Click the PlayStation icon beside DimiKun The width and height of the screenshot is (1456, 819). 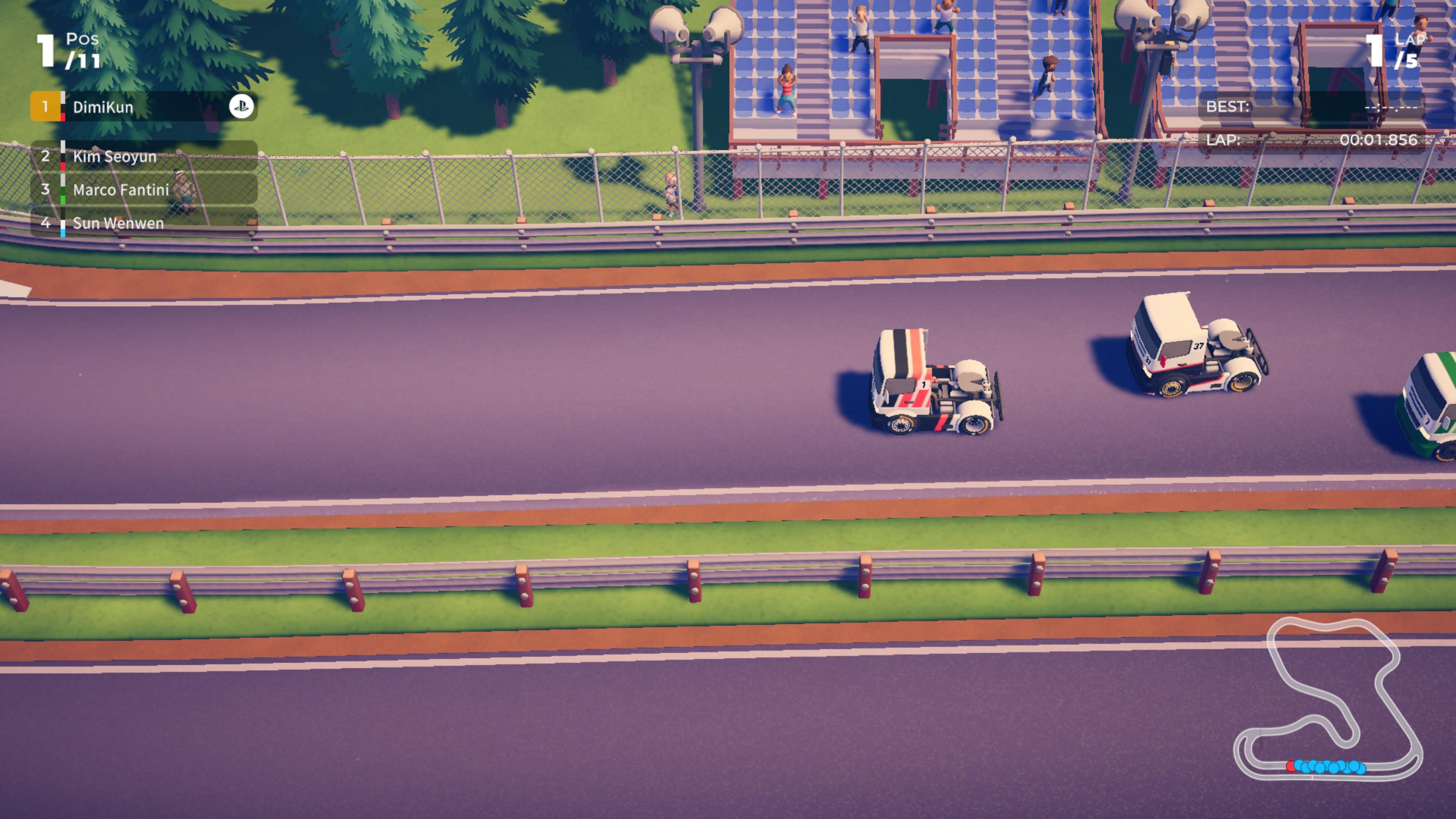[242, 107]
